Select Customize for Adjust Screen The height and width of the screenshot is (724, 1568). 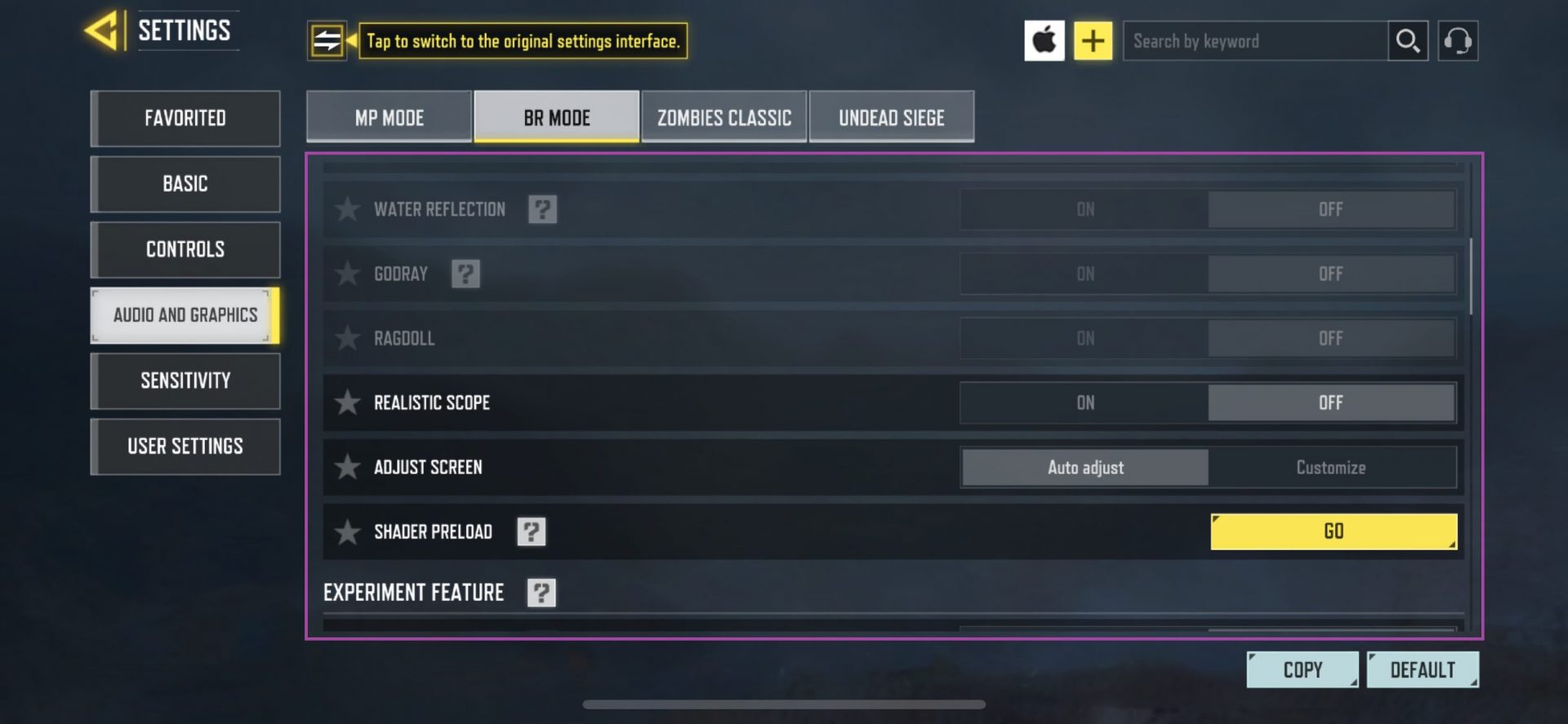[1331, 467]
